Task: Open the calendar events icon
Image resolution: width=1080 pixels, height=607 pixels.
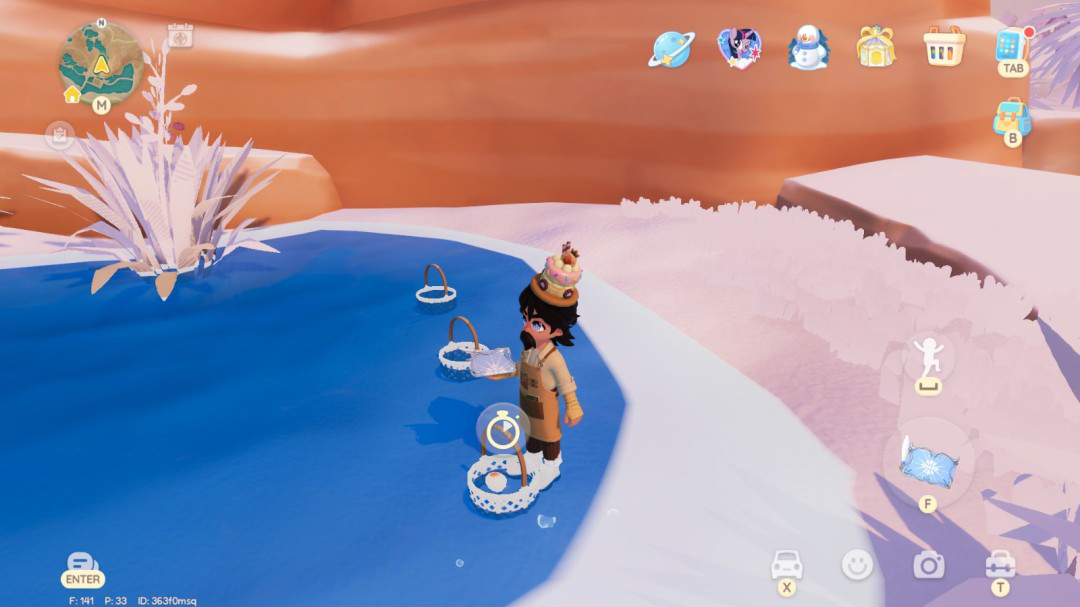Action: point(180,36)
